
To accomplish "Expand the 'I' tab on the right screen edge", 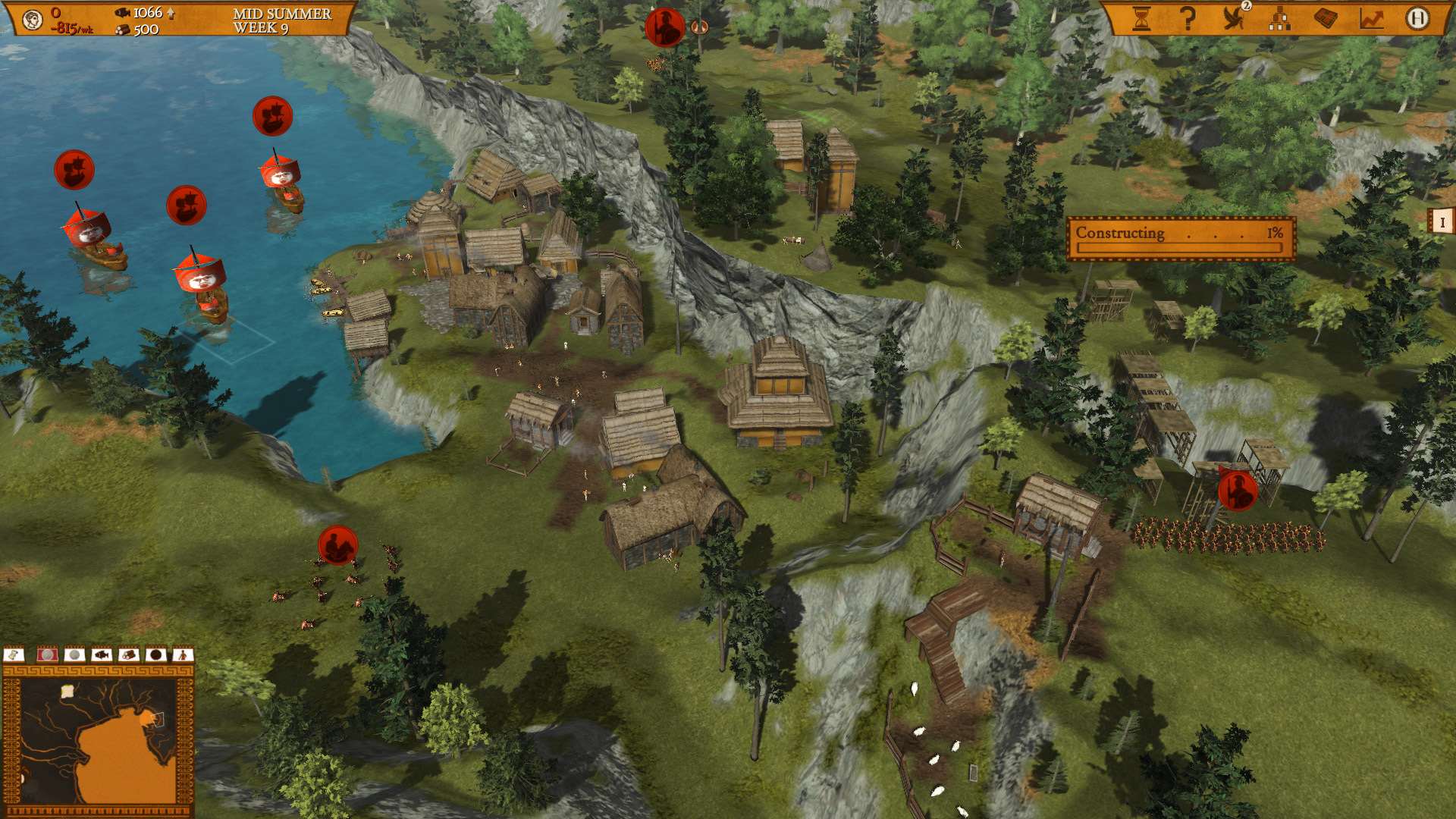I will [x=1443, y=223].
